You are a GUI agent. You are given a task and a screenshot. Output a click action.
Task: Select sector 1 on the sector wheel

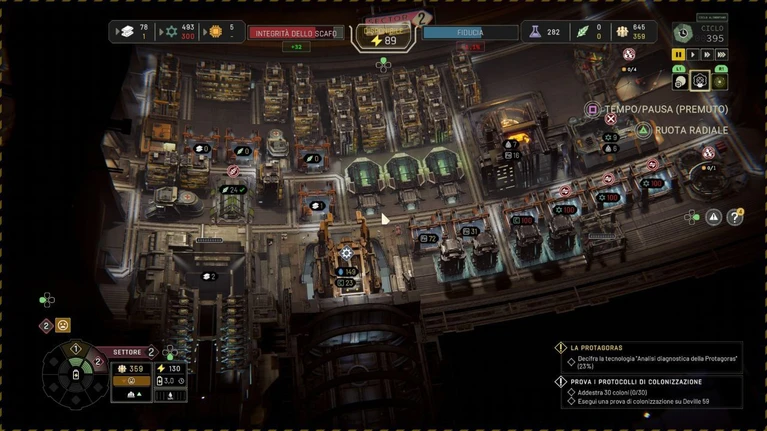pos(74,349)
